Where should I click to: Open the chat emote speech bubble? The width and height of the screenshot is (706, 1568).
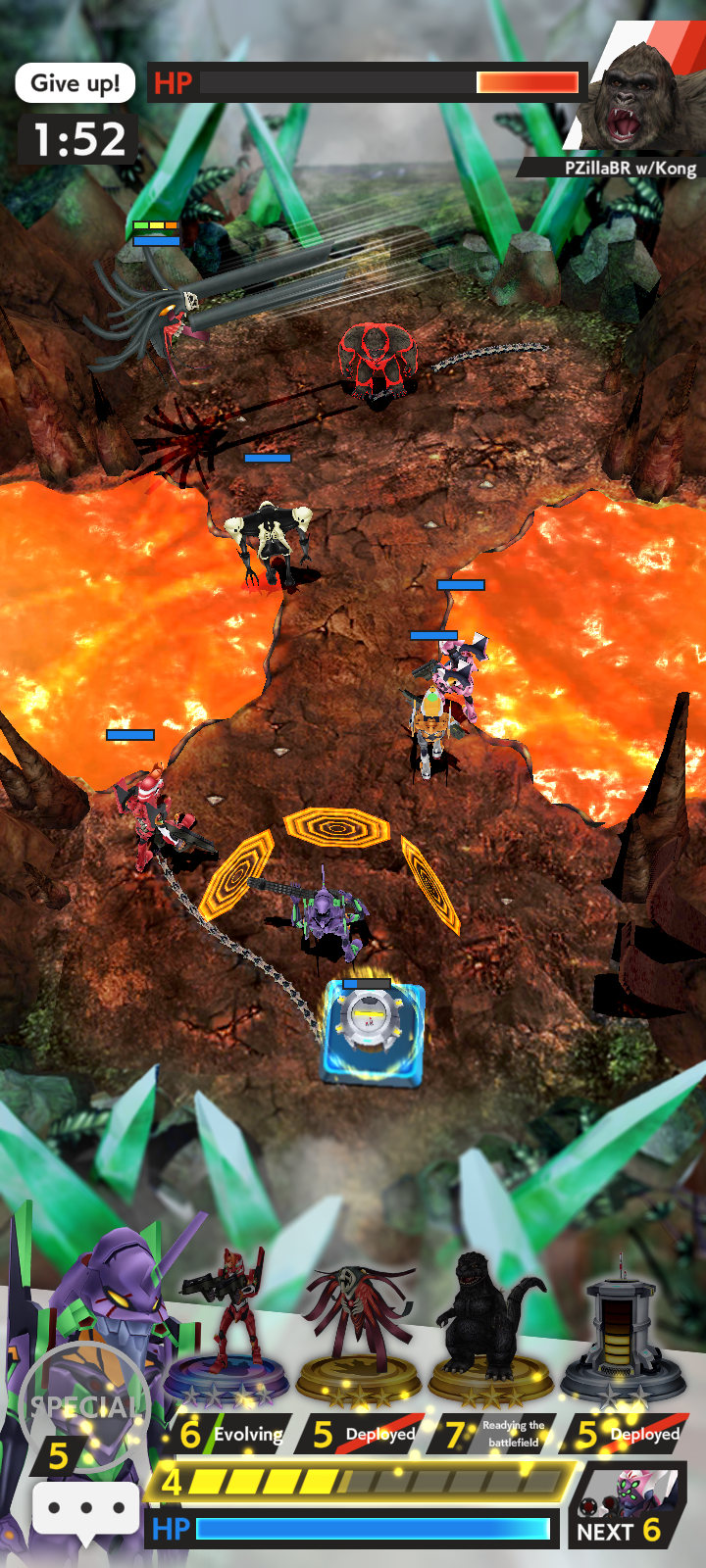click(85, 1508)
